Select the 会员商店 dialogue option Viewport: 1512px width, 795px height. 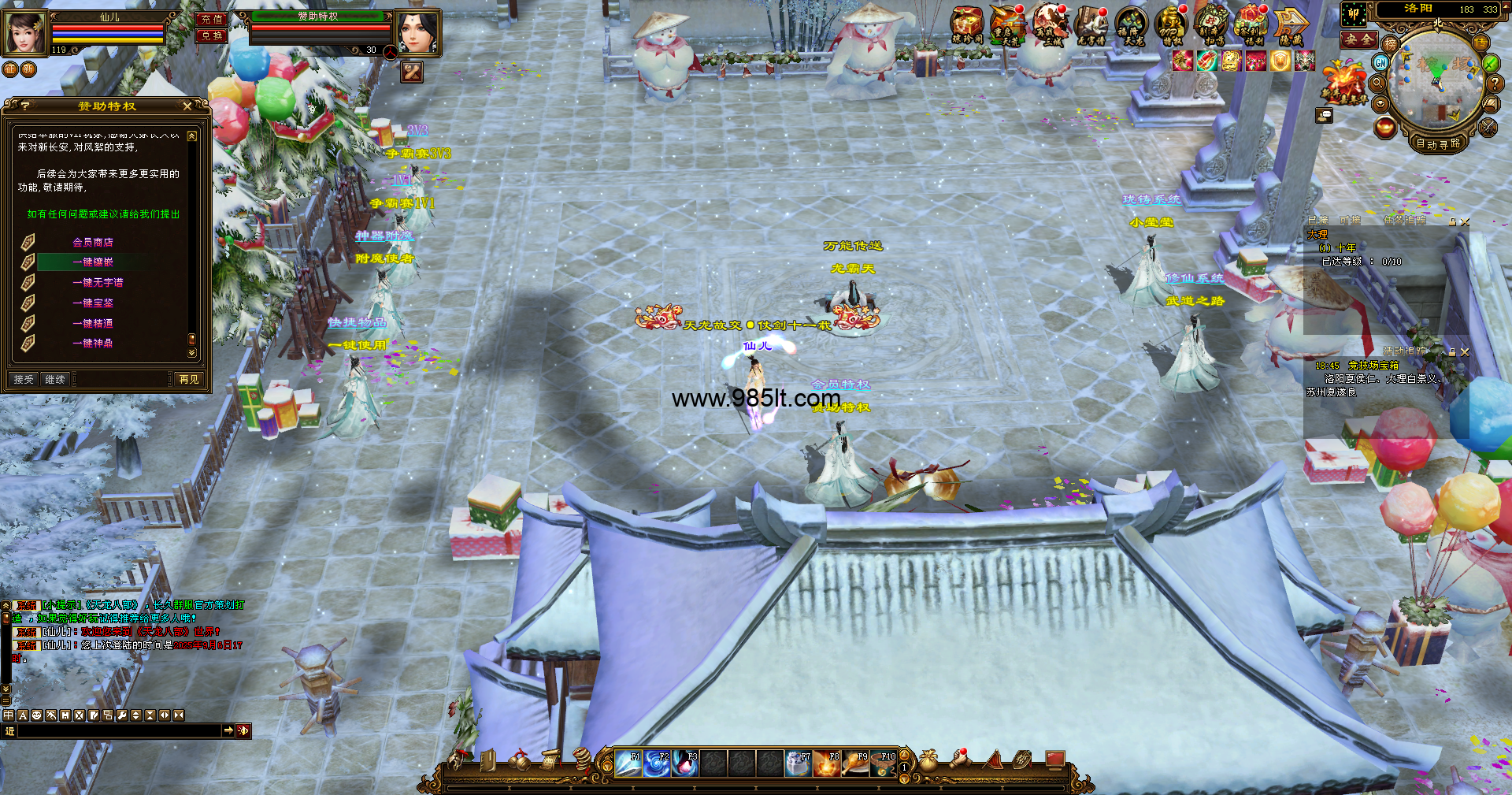click(x=93, y=243)
